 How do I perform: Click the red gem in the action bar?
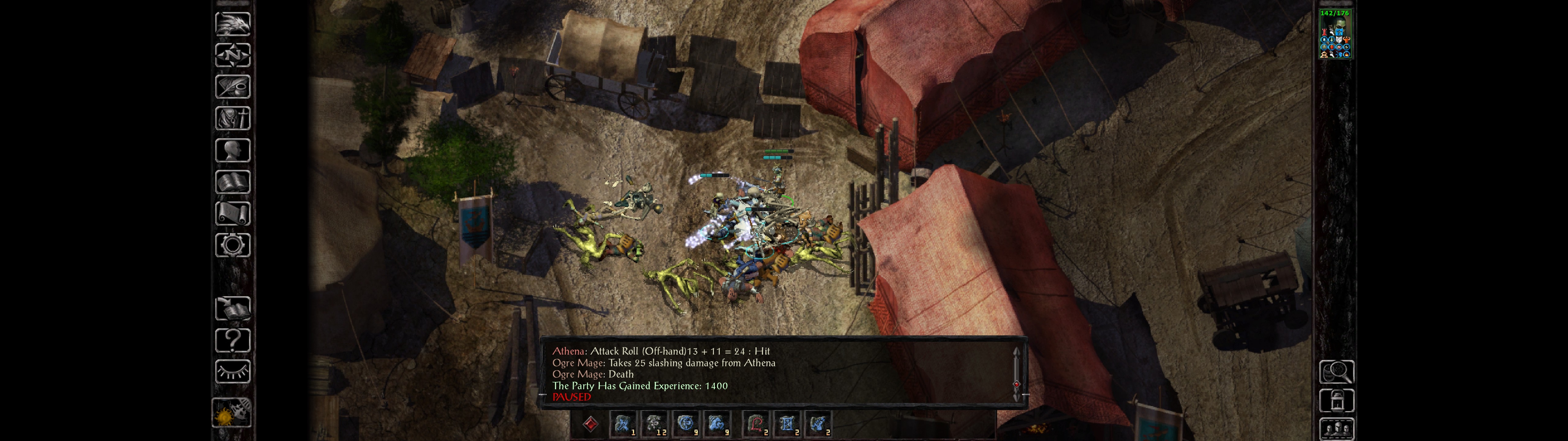pos(590,423)
